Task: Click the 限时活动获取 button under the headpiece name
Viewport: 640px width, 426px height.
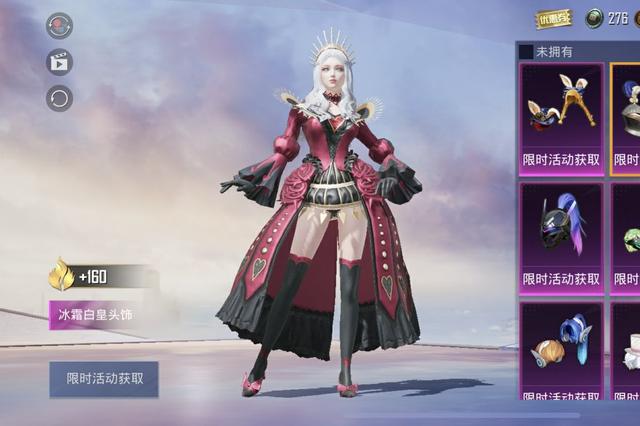Action: click(x=104, y=379)
